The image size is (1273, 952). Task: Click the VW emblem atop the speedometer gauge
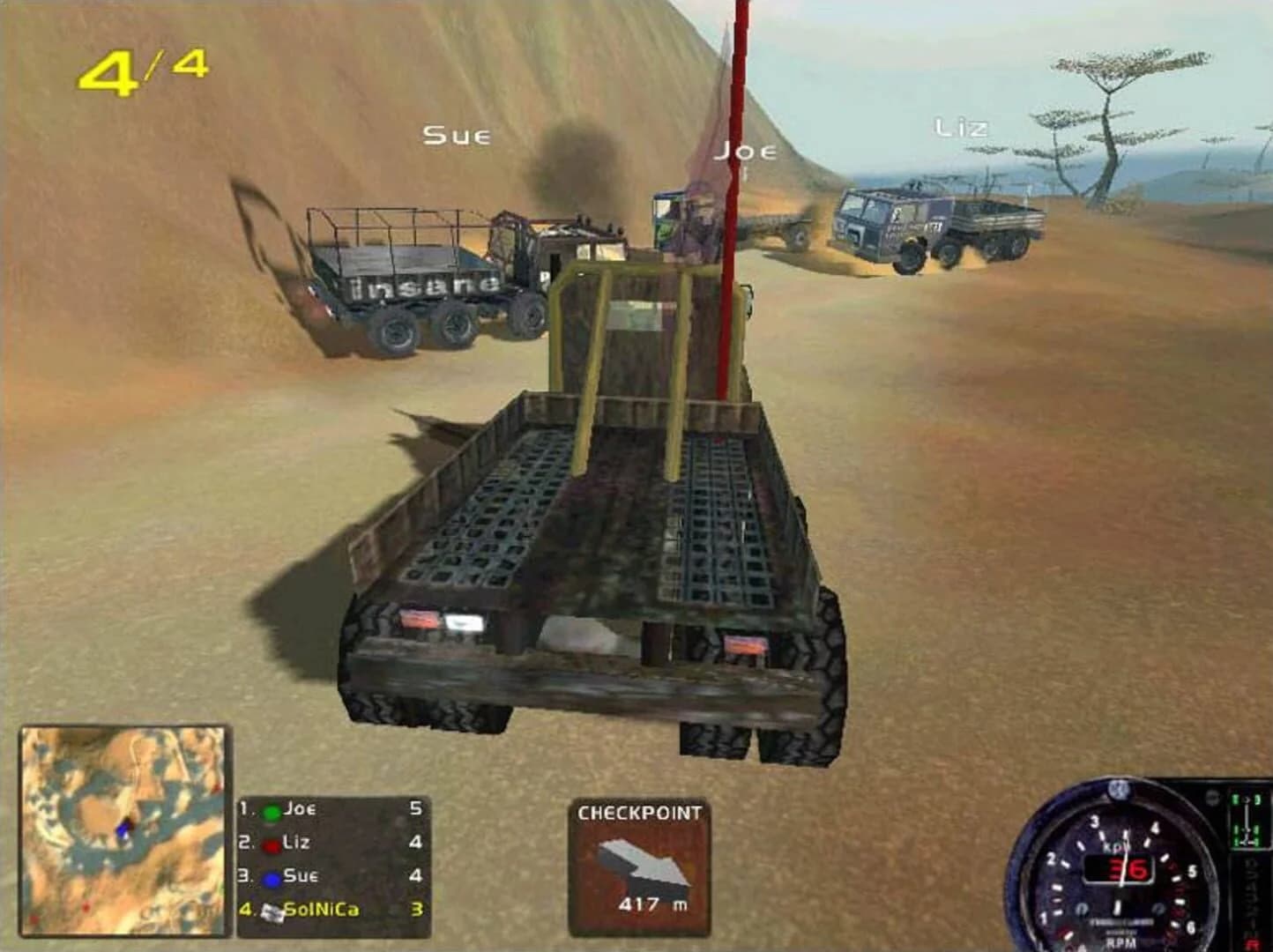(x=1118, y=790)
